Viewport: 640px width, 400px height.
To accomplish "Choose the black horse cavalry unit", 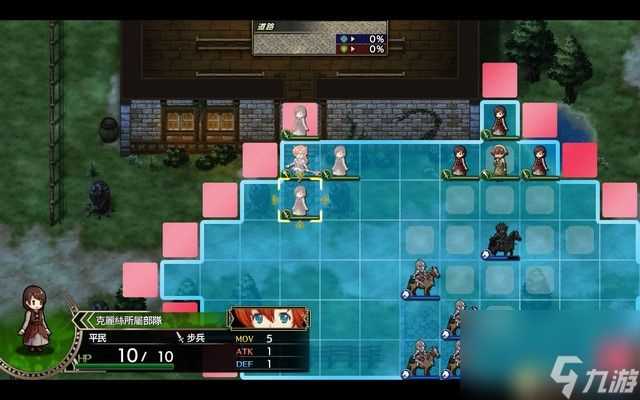I will pos(500,240).
